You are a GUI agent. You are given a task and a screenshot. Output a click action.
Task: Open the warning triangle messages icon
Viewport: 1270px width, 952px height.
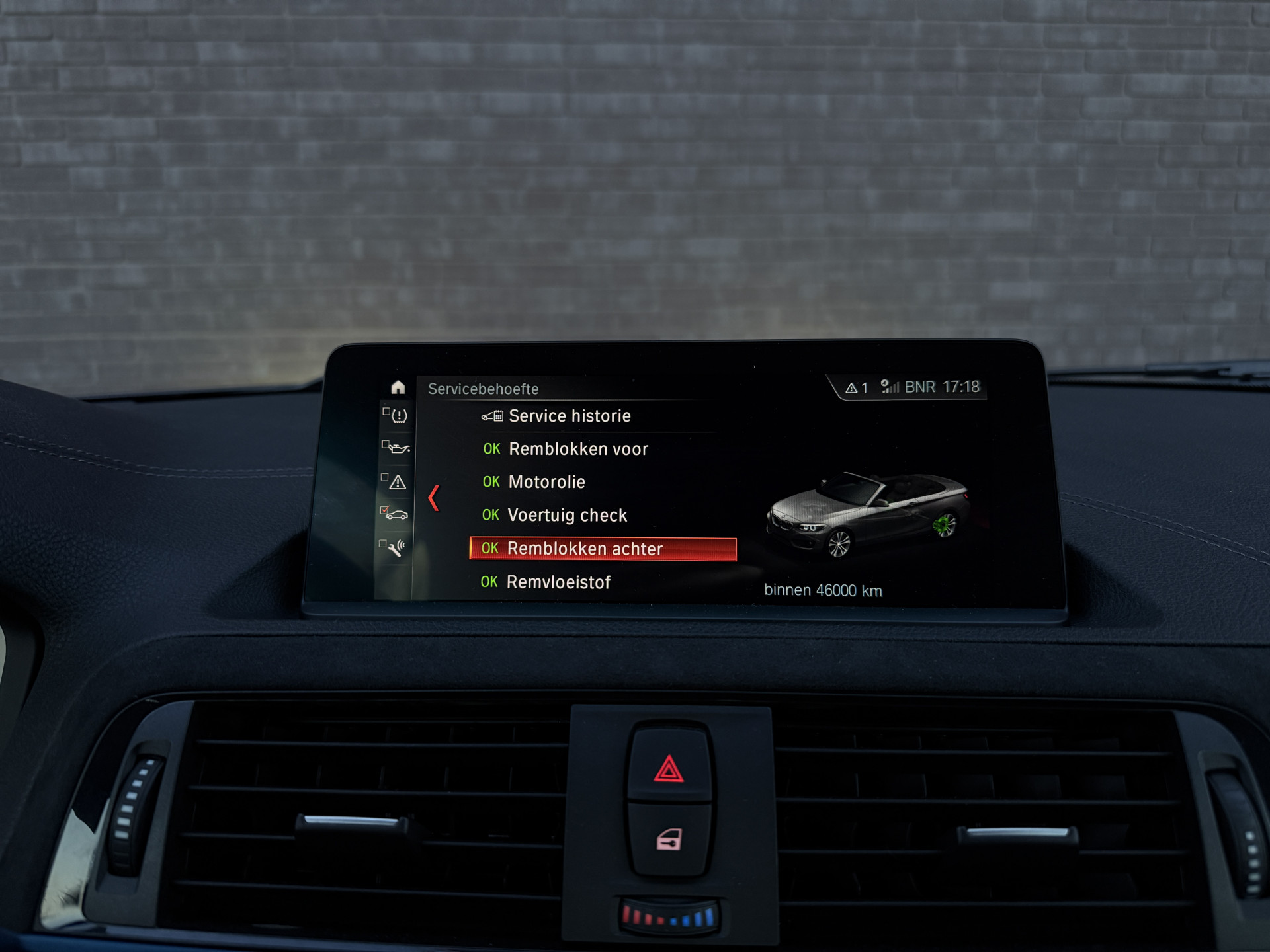(397, 482)
